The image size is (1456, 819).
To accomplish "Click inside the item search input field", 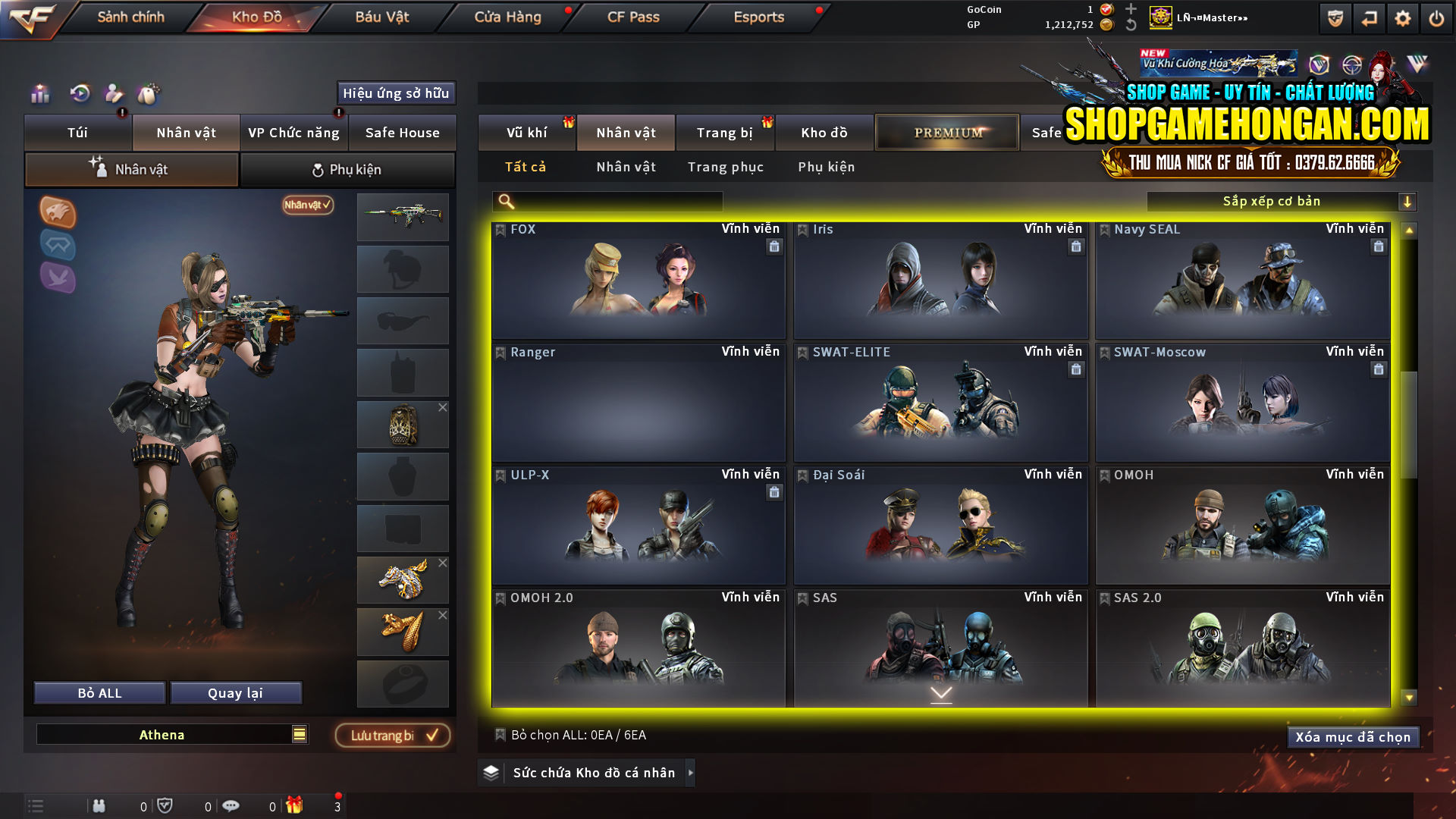I will [x=607, y=202].
